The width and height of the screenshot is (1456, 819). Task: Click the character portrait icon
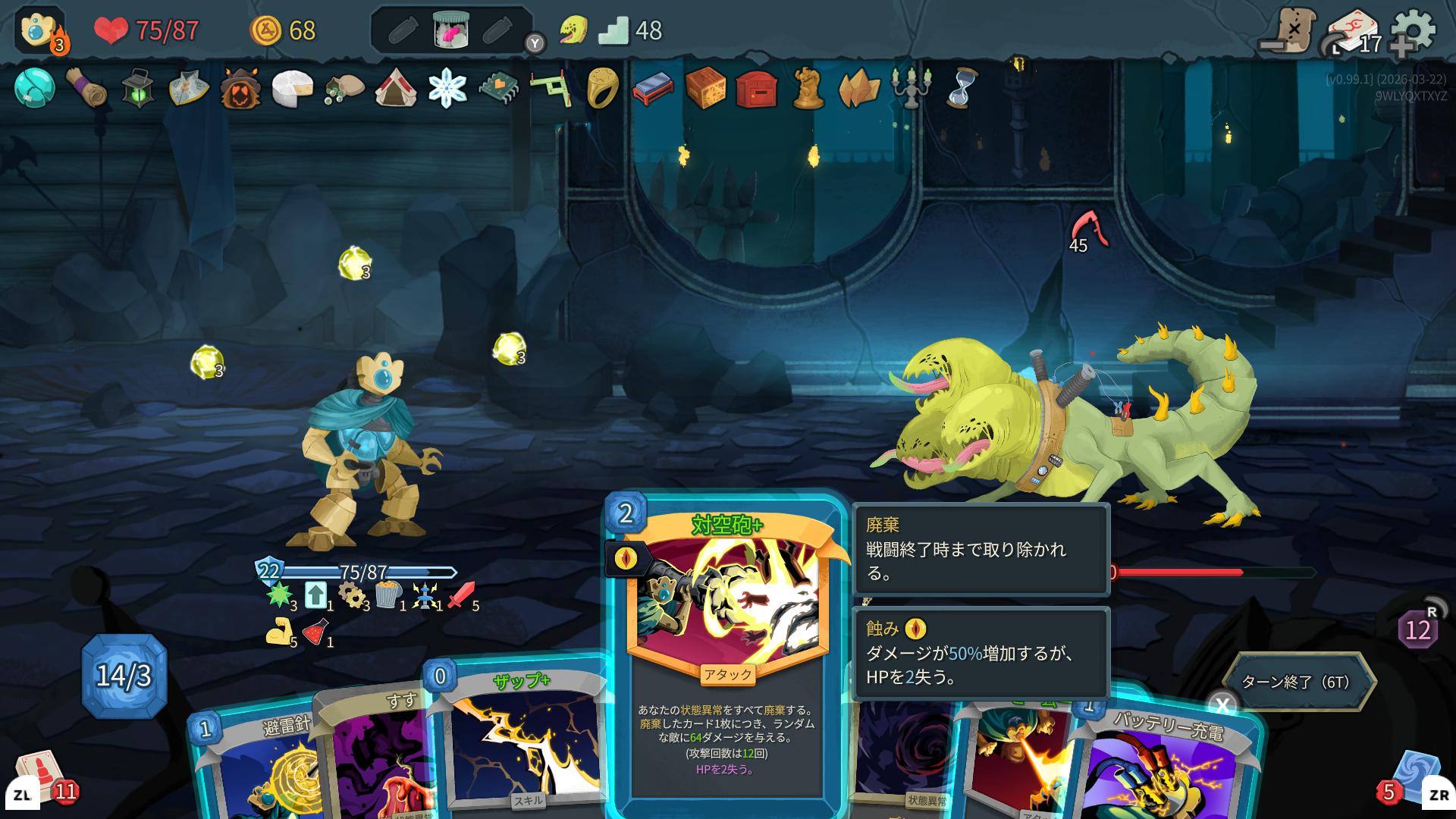click(39, 30)
